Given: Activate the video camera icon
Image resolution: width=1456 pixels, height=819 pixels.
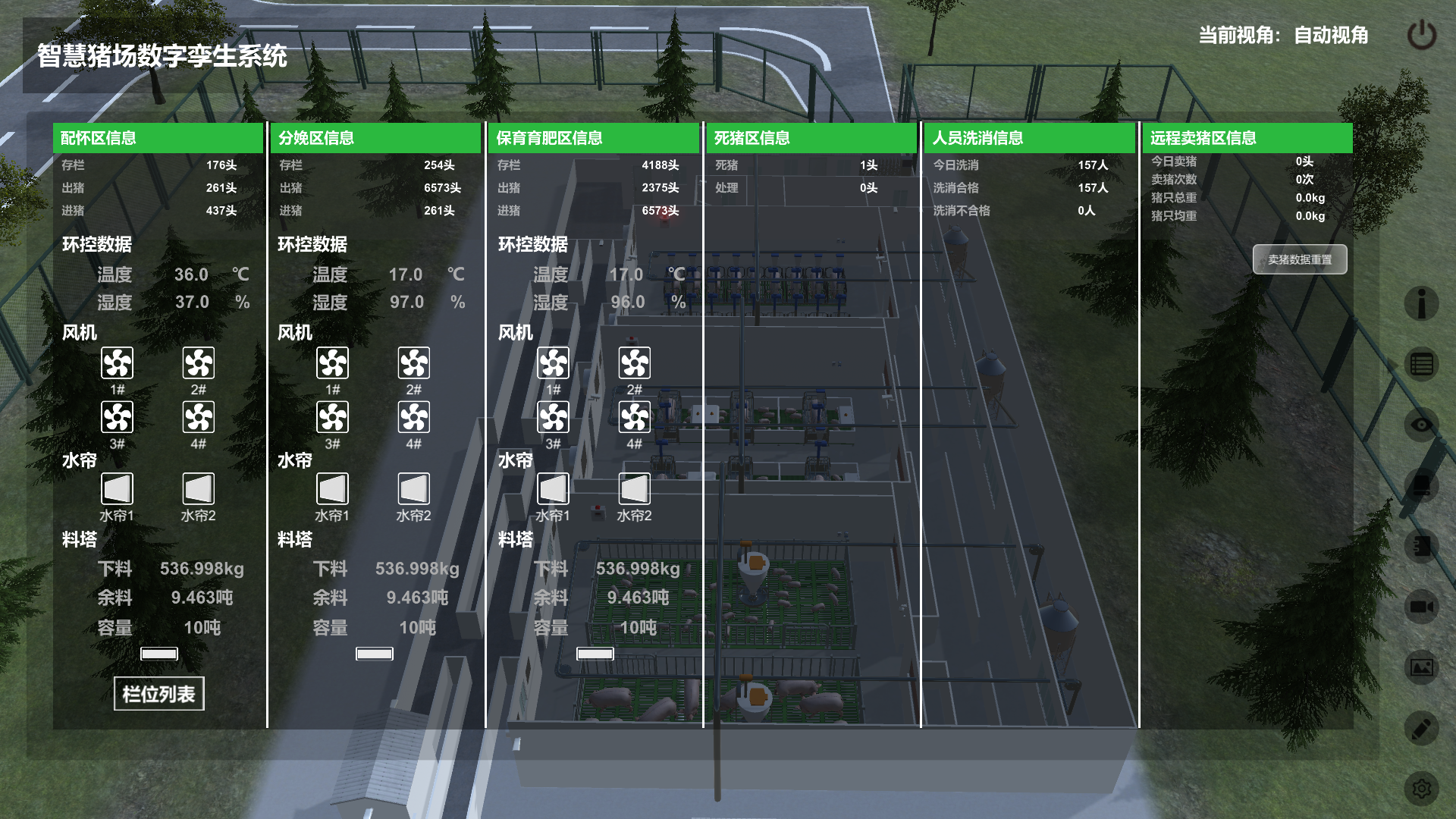Looking at the screenshot, I should coord(1421,607).
